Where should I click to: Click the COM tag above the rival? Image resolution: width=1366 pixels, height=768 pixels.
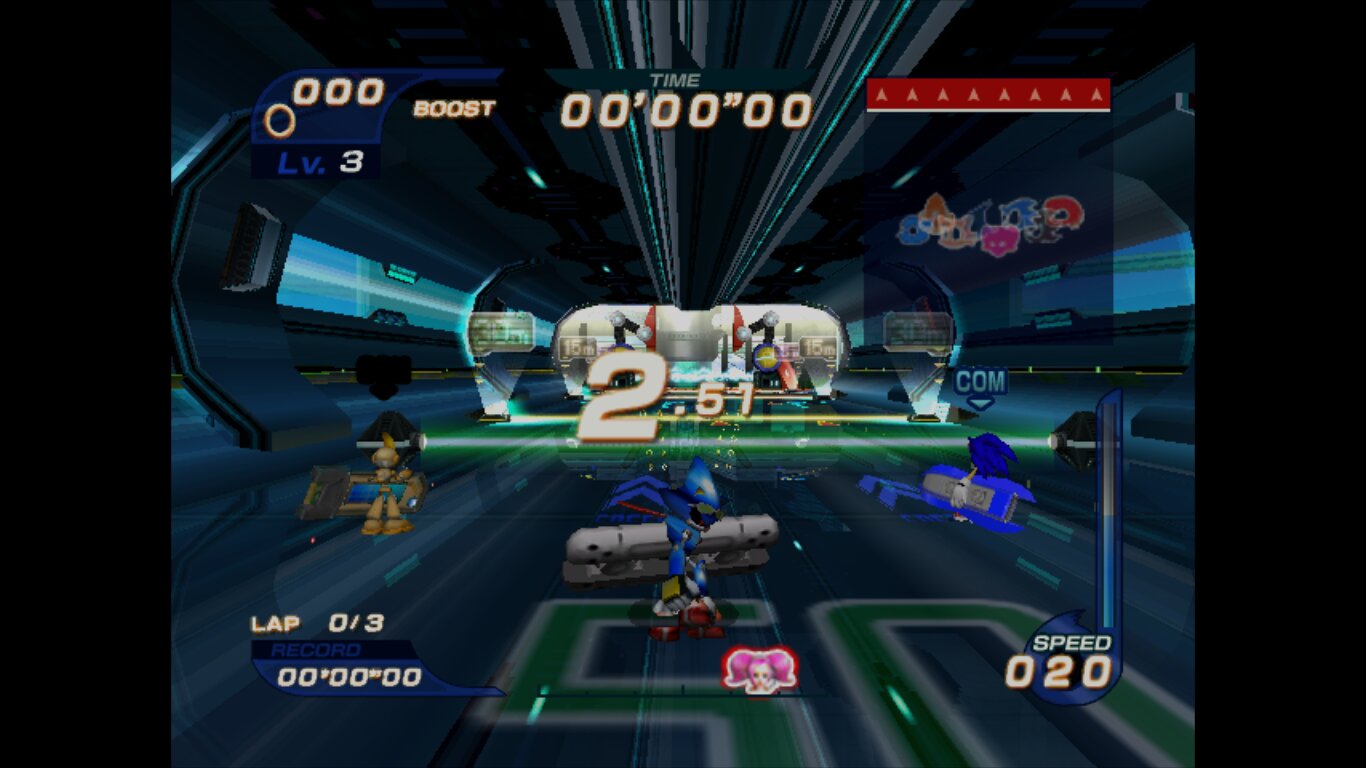point(980,382)
